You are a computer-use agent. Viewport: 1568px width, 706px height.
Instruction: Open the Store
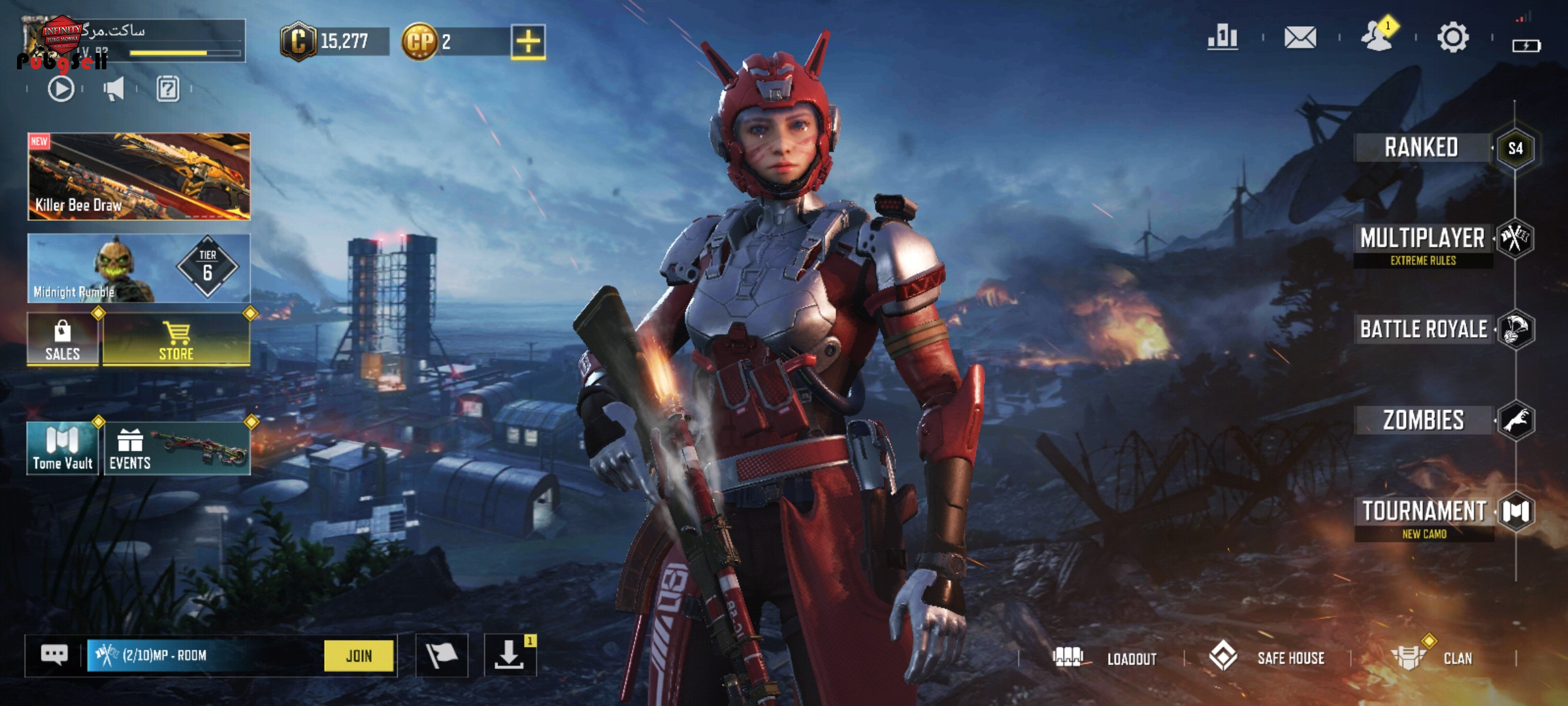pos(176,339)
